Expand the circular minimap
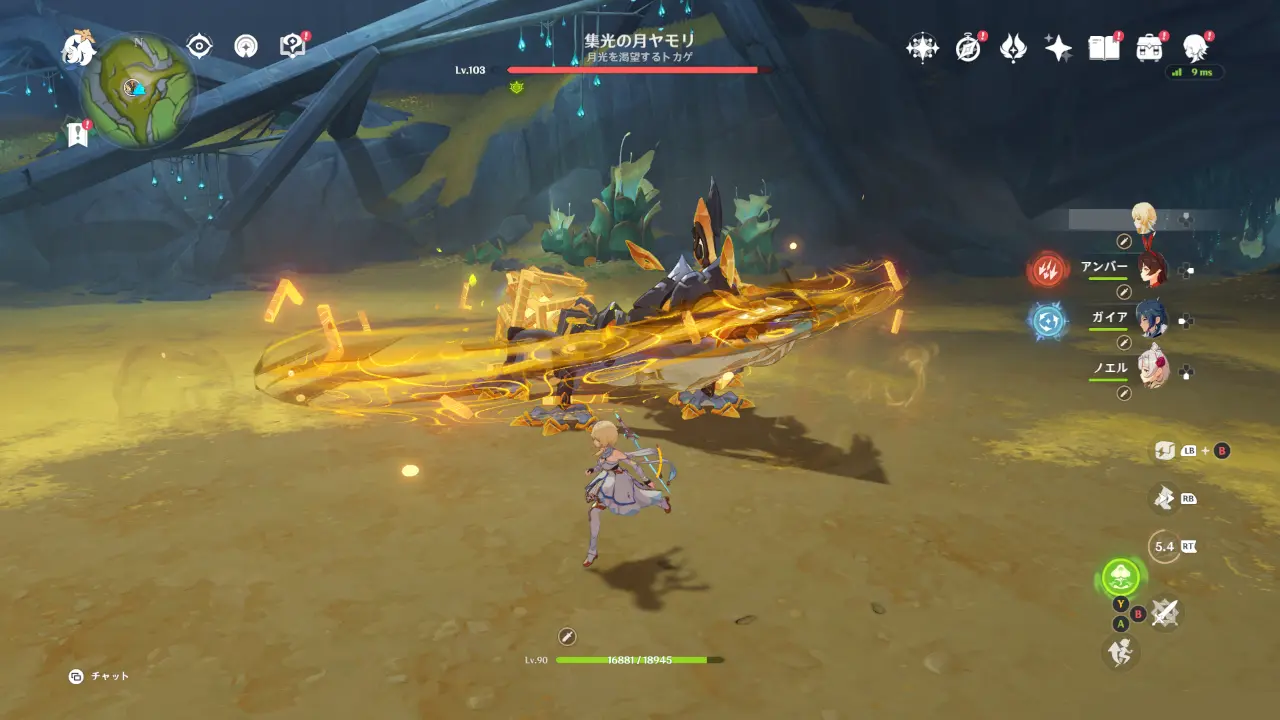The image size is (1280, 720). click(x=140, y=90)
